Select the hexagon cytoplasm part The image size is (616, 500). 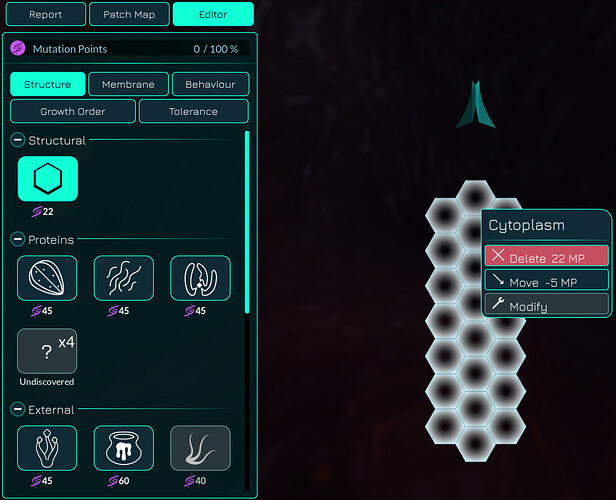[x=47, y=179]
